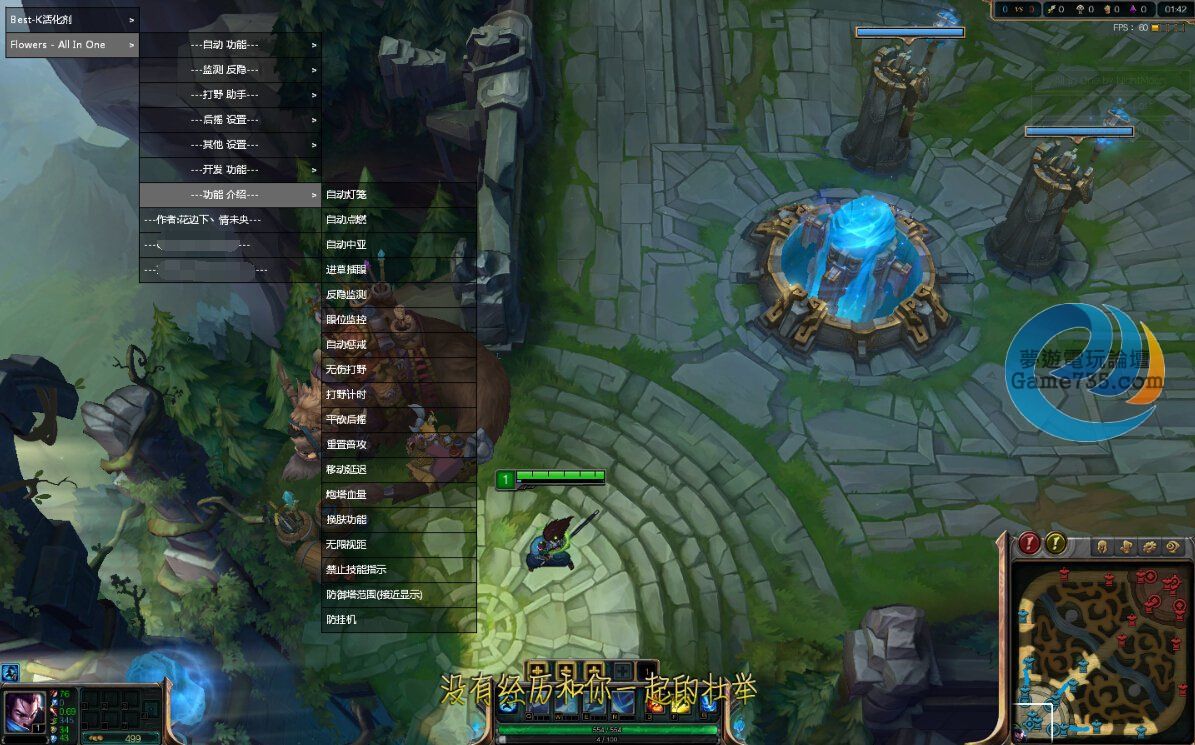Select the highlighted 功能 介绍 entry
The width and height of the screenshot is (1195, 745).
tap(230, 195)
